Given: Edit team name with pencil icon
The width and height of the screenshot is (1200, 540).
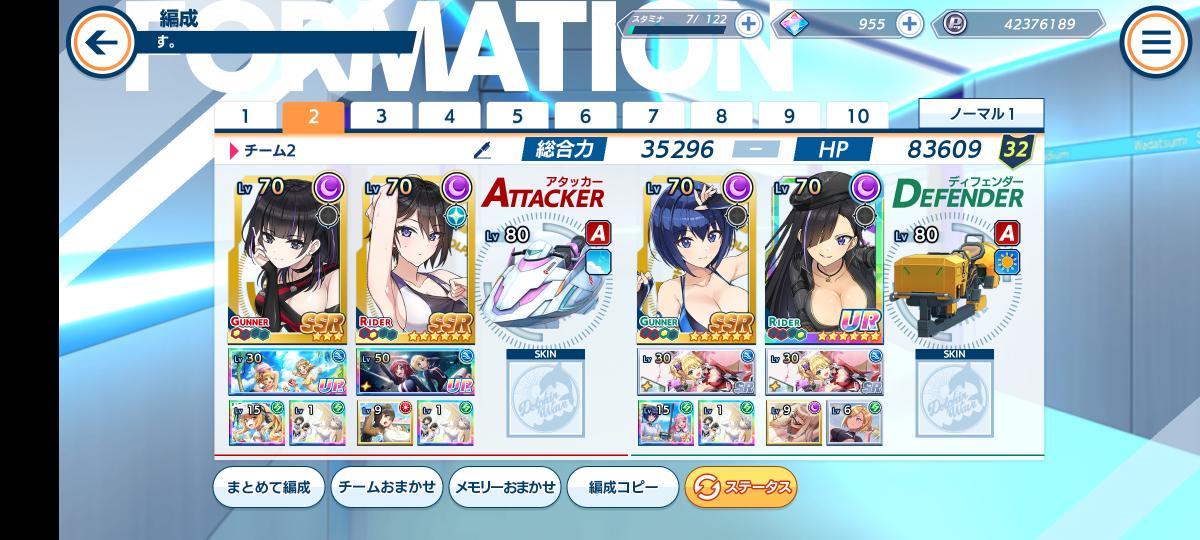Looking at the screenshot, I should point(483,151).
